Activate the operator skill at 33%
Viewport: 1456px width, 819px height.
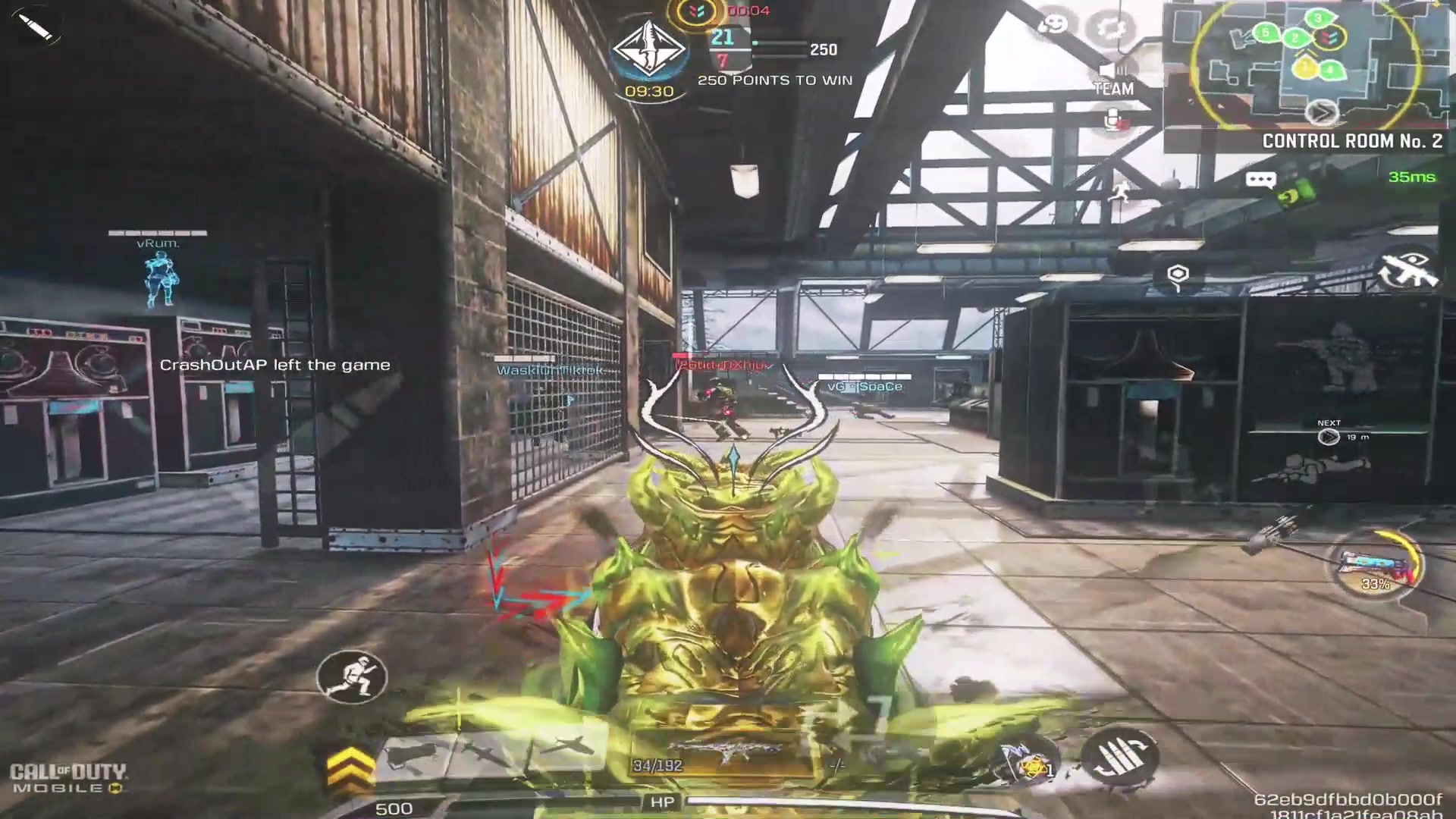point(1376,566)
